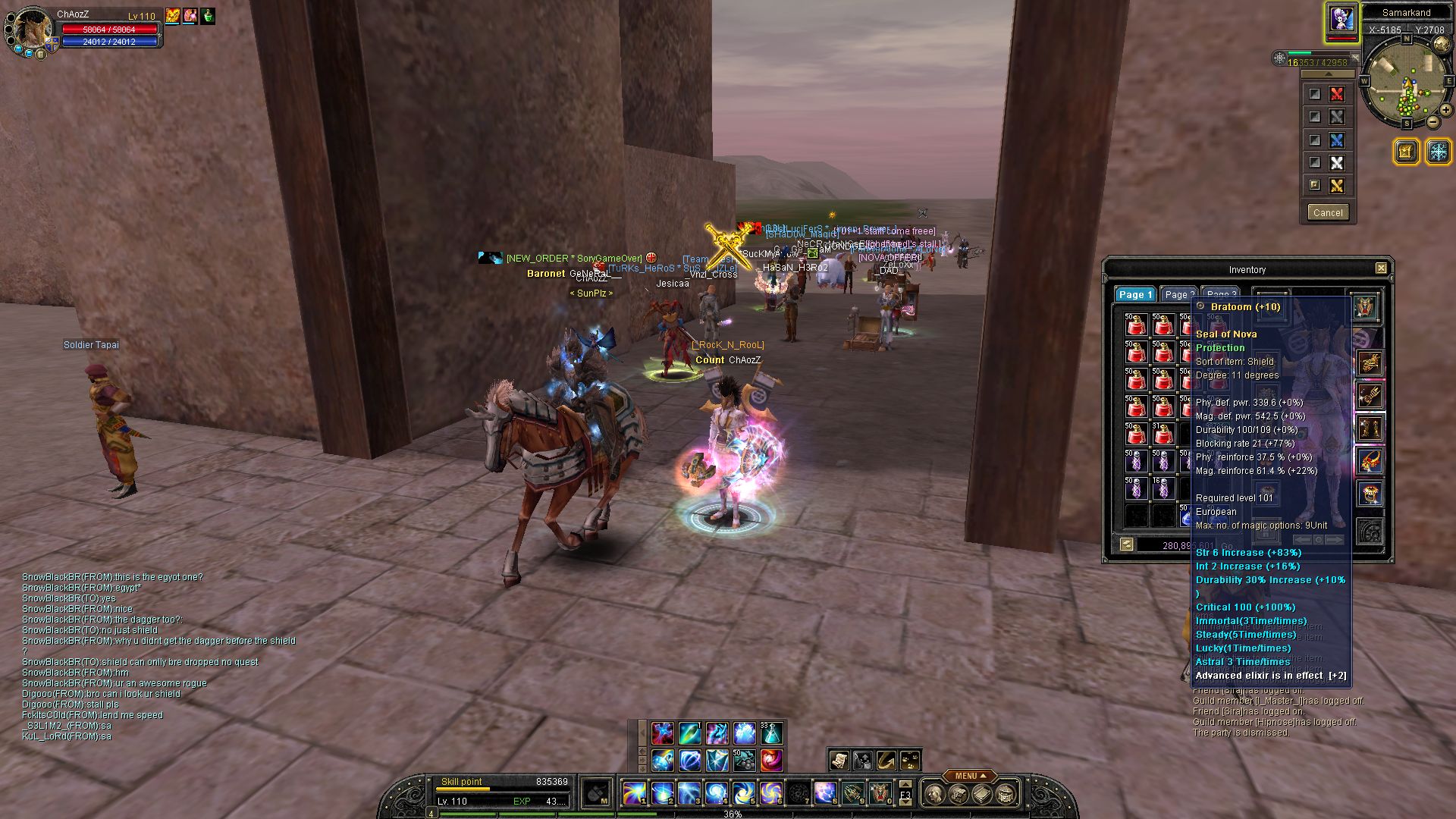Close the Inventory window

pyautogui.click(x=1381, y=268)
